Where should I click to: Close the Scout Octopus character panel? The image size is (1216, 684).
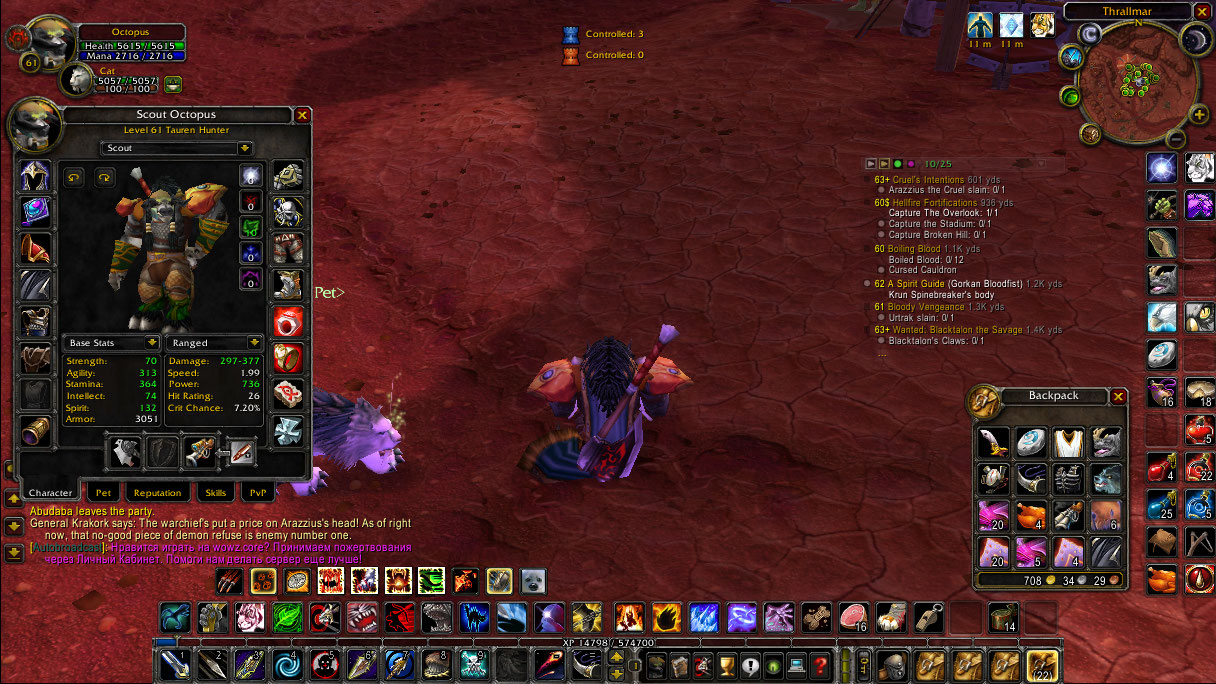[x=302, y=116]
